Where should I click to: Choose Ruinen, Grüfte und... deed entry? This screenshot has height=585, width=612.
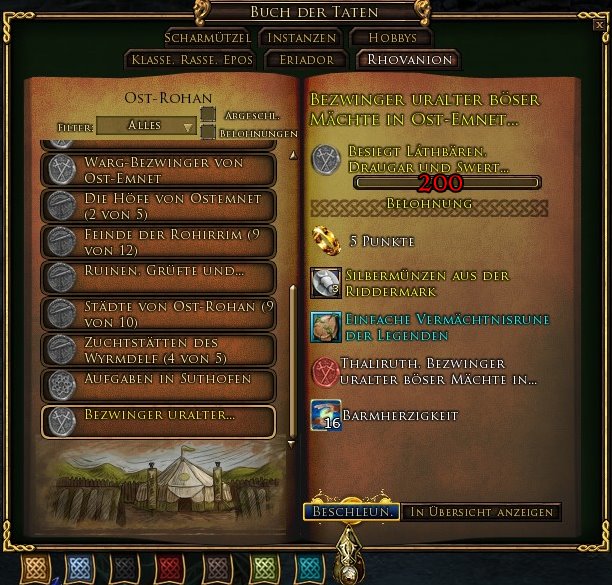[x=159, y=275]
